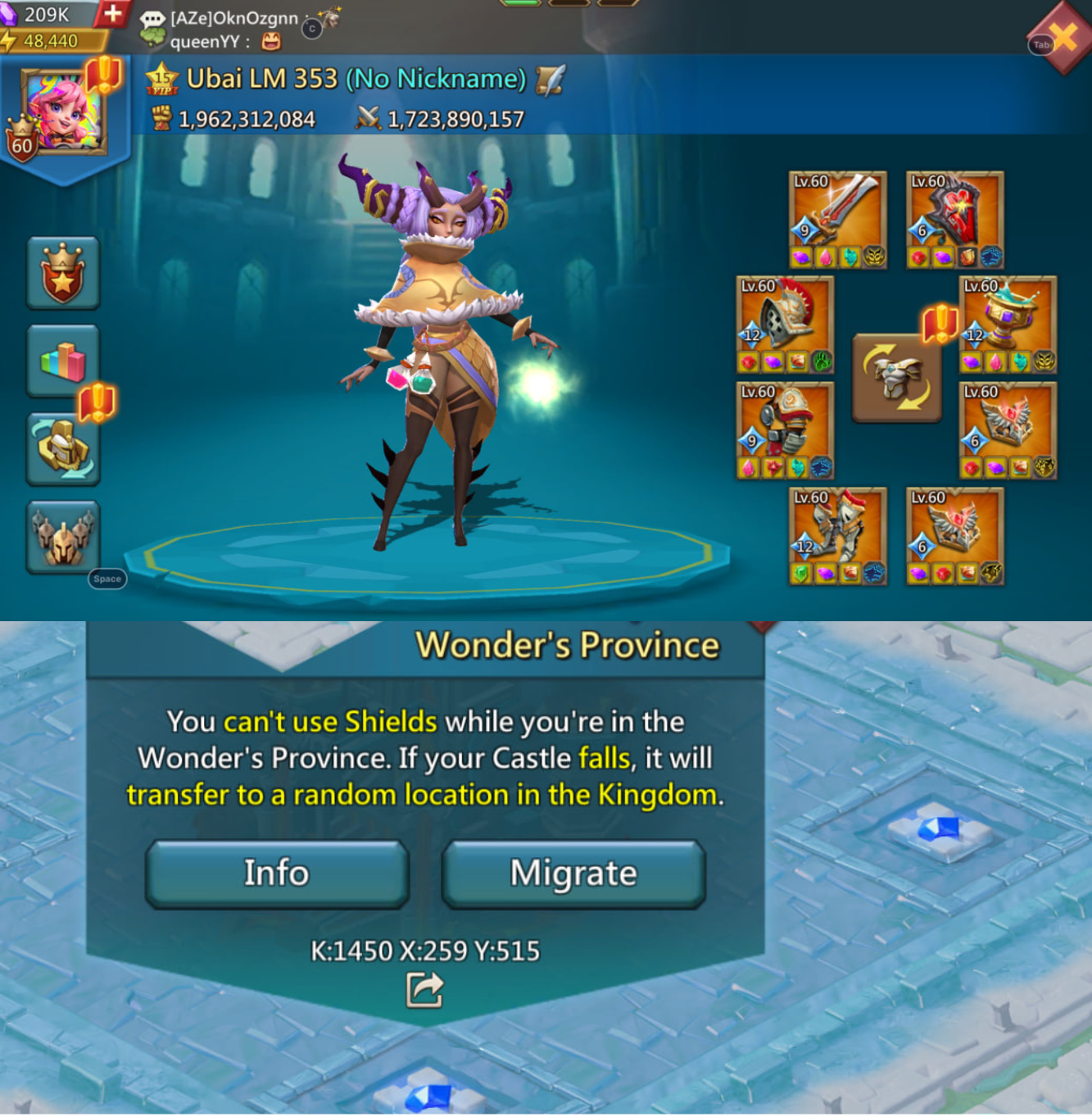Screen dimensions: 1092x1117
Task: Select the red shield equipment slot
Action: point(955,220)
